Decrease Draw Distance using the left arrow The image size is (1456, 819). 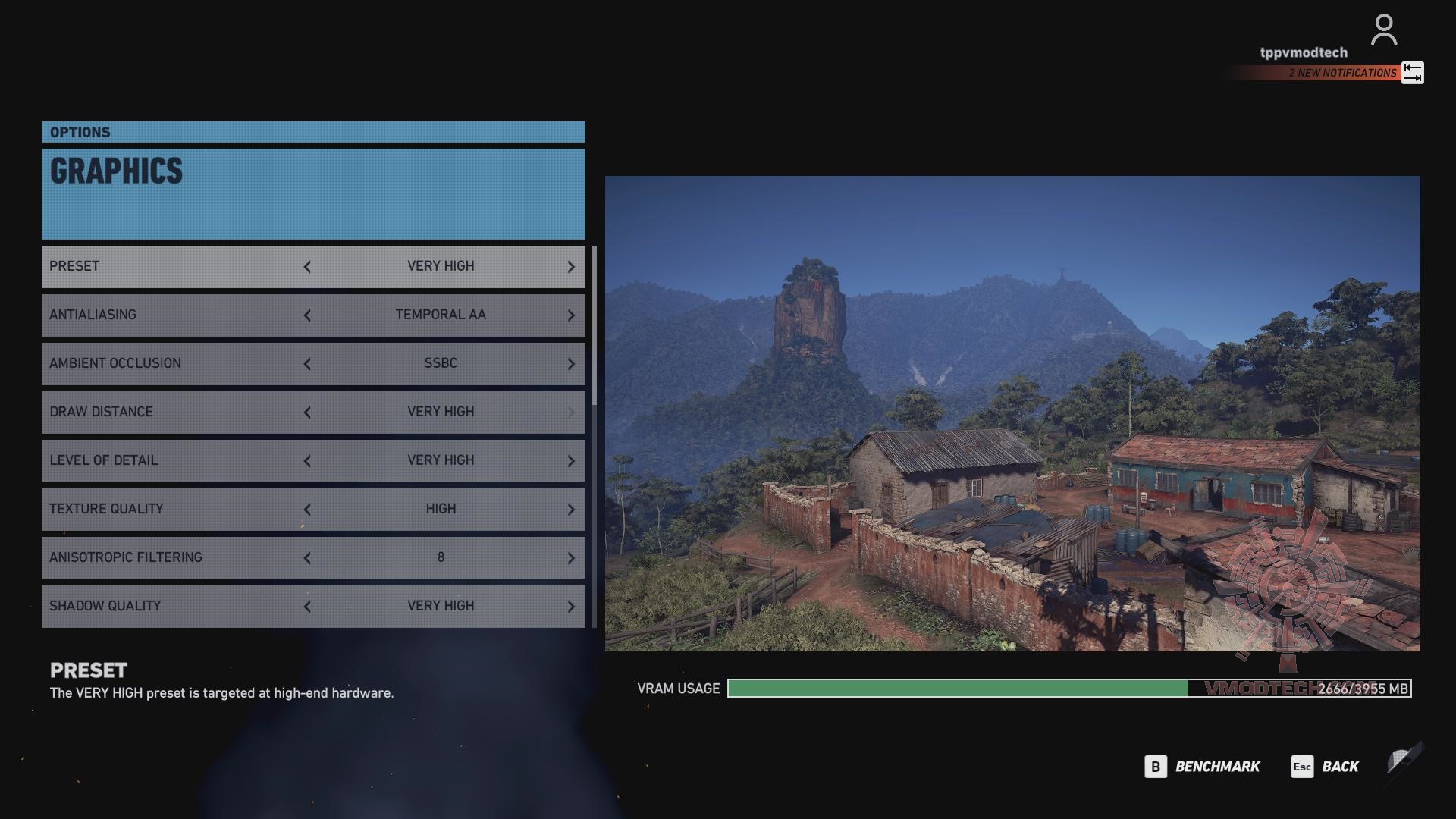[307, 413]
